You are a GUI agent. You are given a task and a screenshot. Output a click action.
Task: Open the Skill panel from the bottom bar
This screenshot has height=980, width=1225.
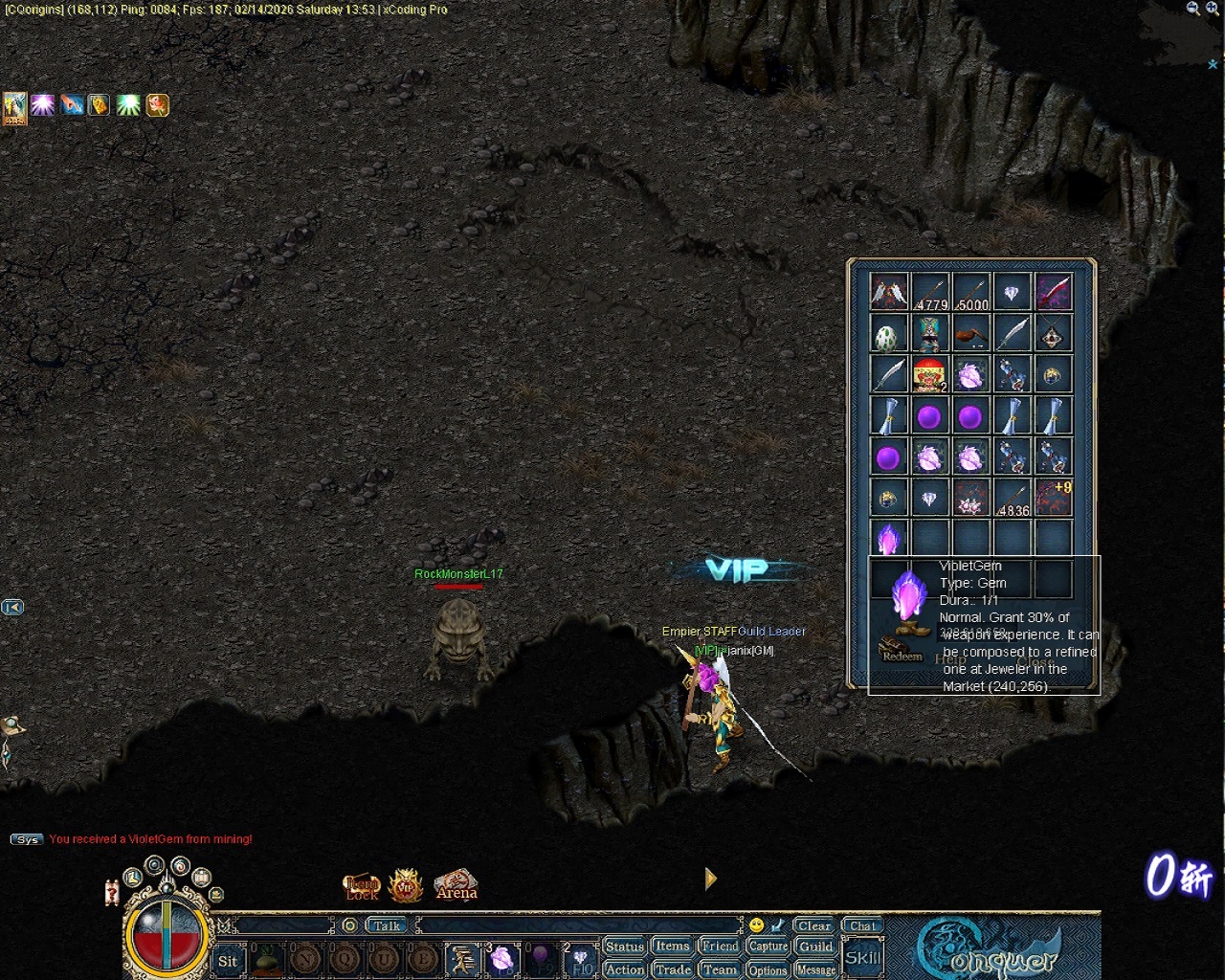(862, 955)
